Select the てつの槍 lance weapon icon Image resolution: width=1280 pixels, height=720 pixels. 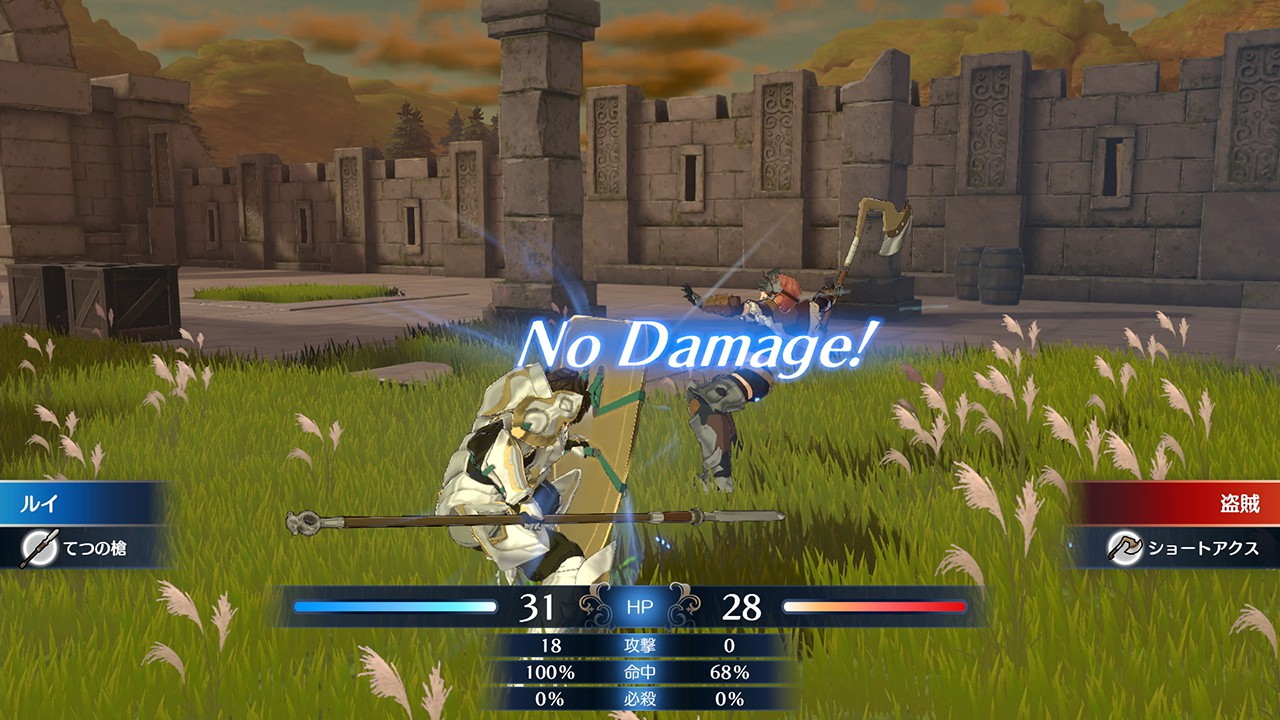39,548
